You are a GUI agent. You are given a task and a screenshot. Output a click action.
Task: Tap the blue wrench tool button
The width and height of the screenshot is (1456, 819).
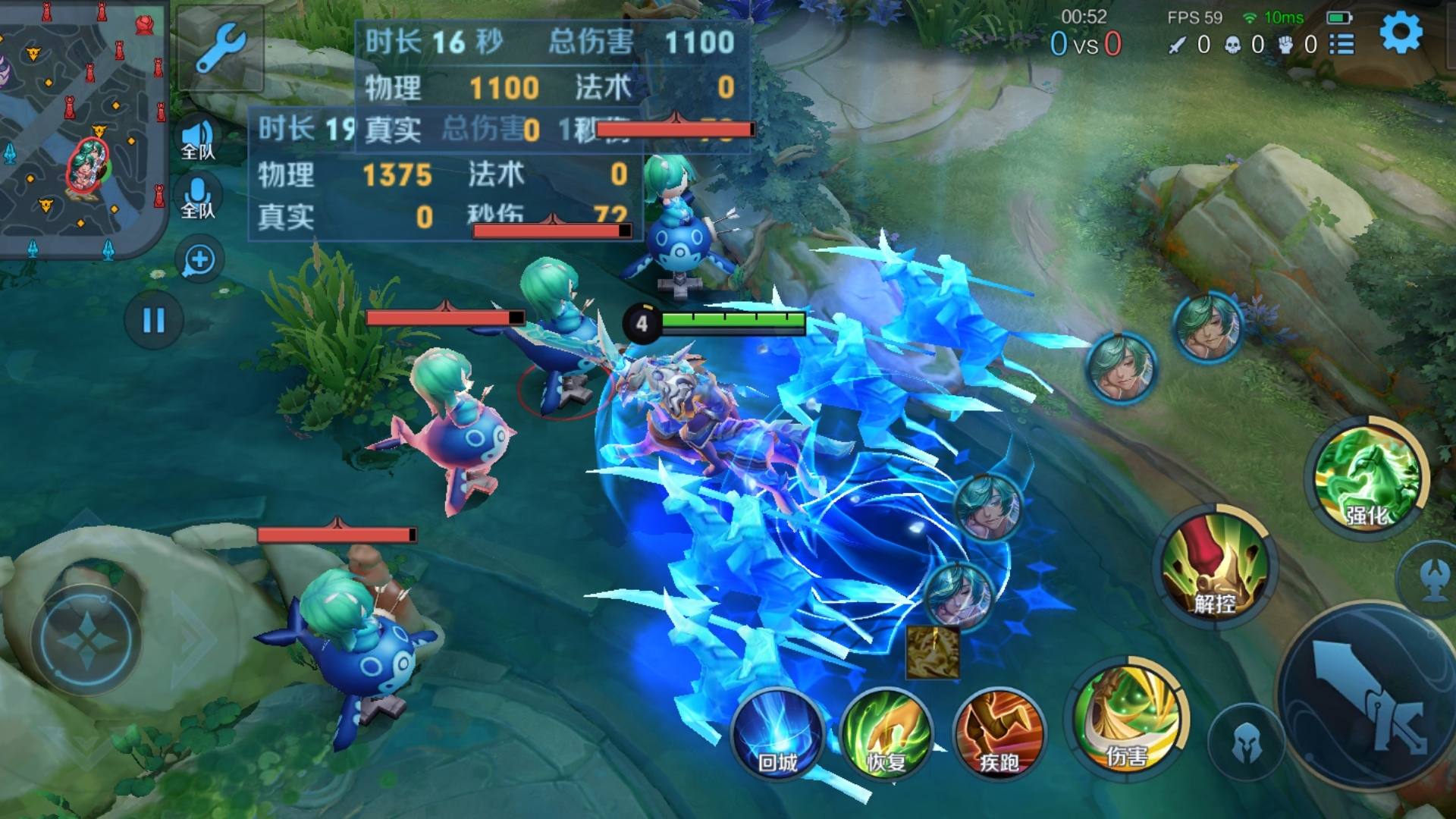click(220, 47)
